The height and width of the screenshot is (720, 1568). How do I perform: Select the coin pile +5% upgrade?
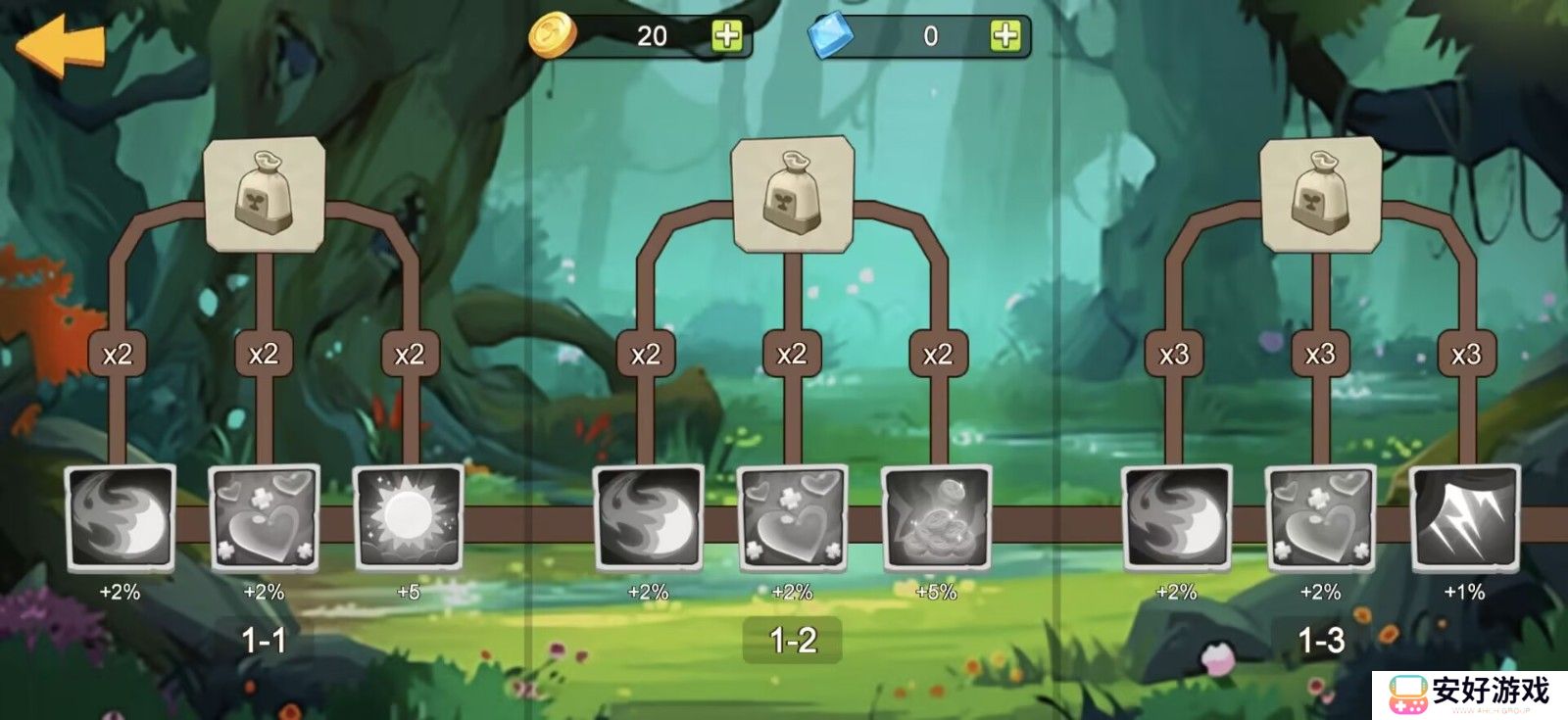pos(936,517)
